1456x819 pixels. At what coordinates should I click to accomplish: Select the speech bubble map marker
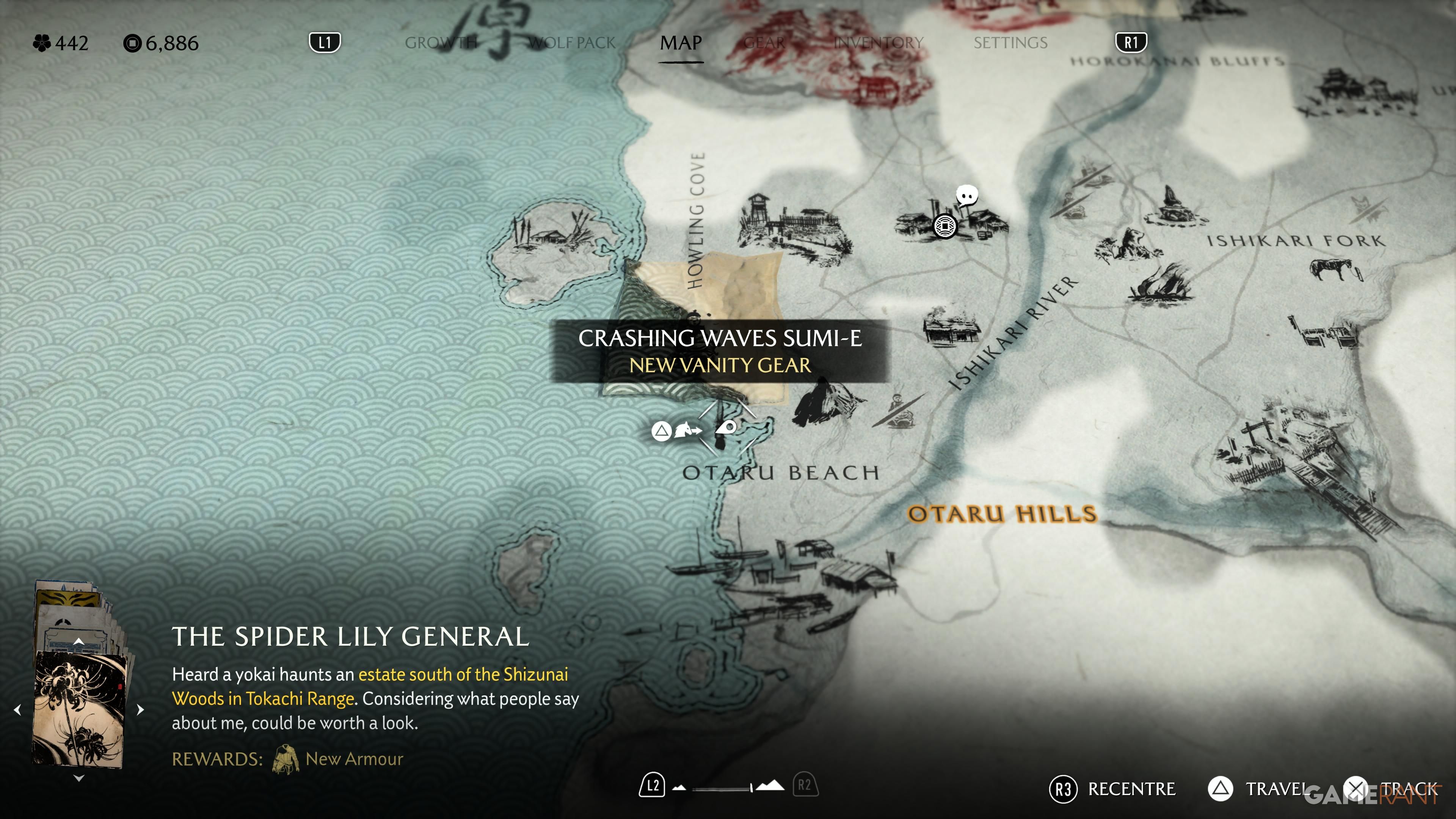point(966,196)
